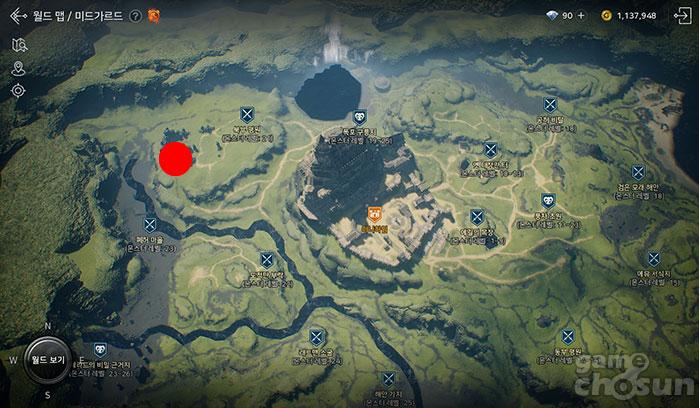Image resolution: width=700 pixels, height=408 pixels.
Task: Open the help question mark icon
Action: [x=135, y=16]
